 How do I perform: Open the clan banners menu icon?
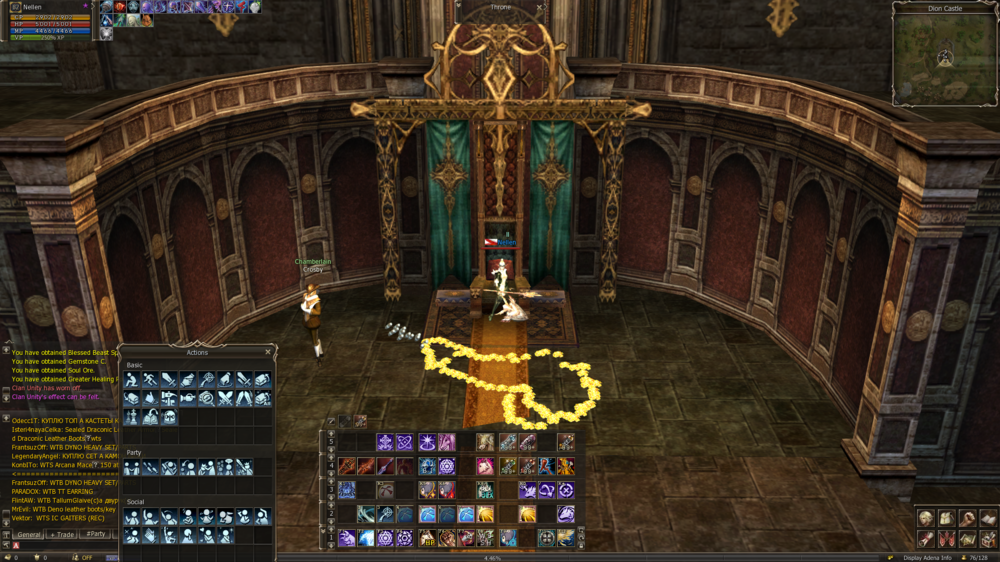click(x=946, y=539)
